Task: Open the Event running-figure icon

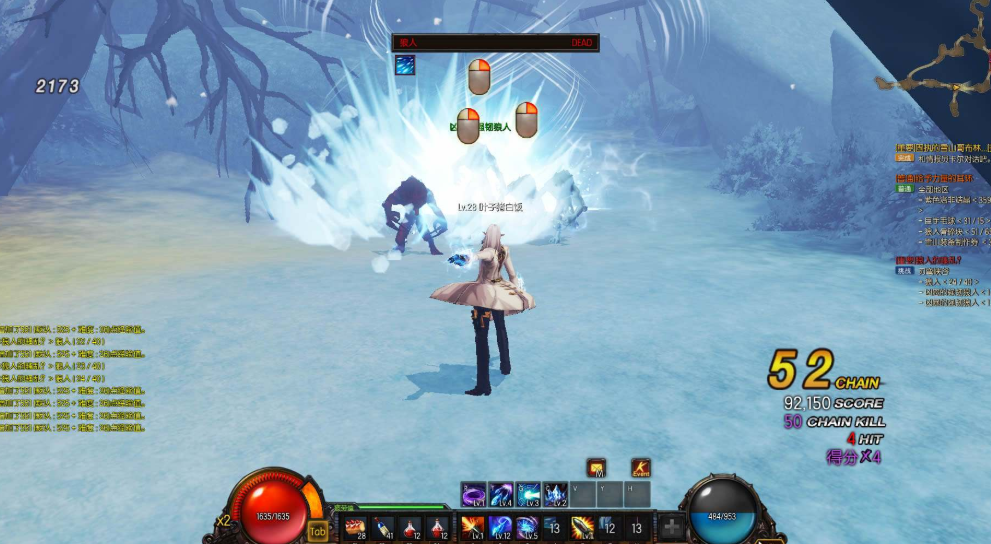Action: click(x=640, y=468)
